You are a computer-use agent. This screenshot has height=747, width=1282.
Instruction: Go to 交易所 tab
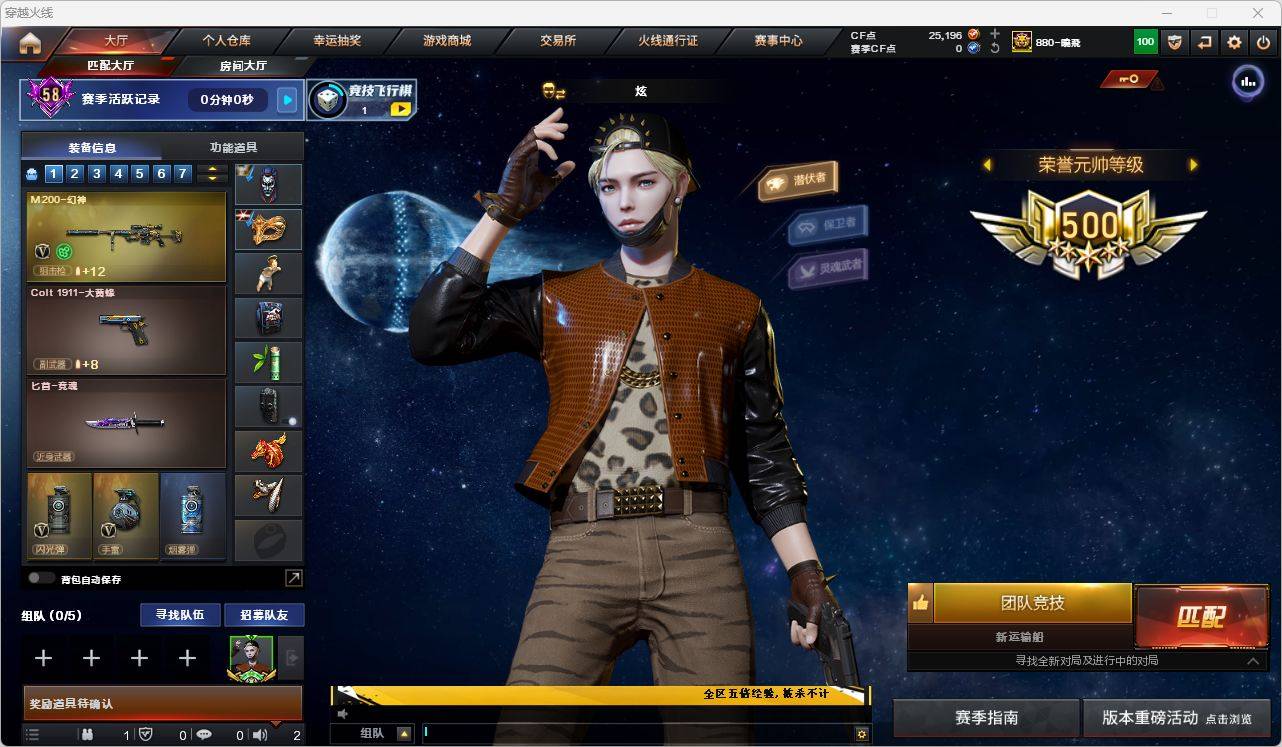pyautogui.click(x=558, y=41)
